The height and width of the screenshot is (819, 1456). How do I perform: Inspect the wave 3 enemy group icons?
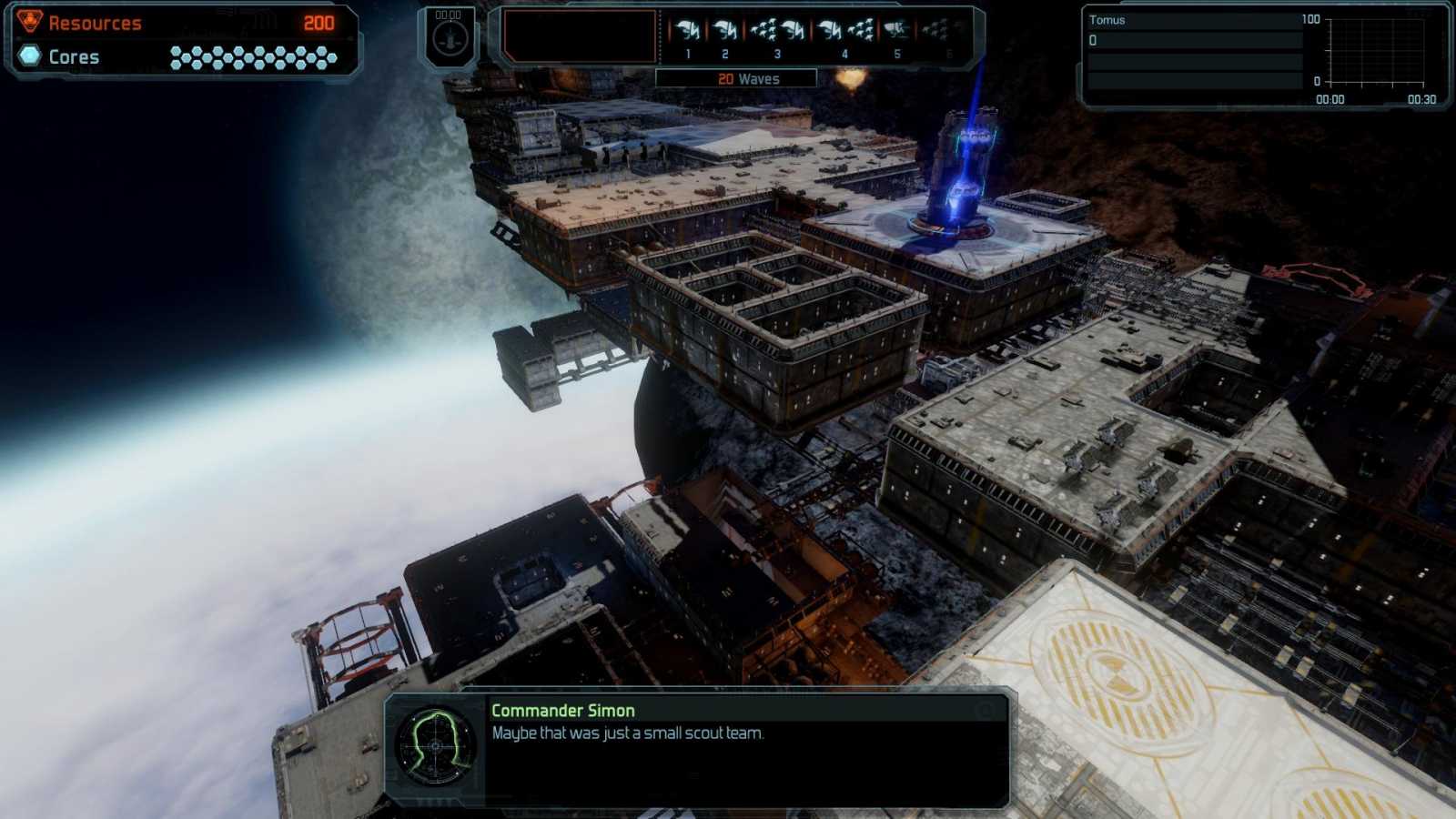coord(777,31)
